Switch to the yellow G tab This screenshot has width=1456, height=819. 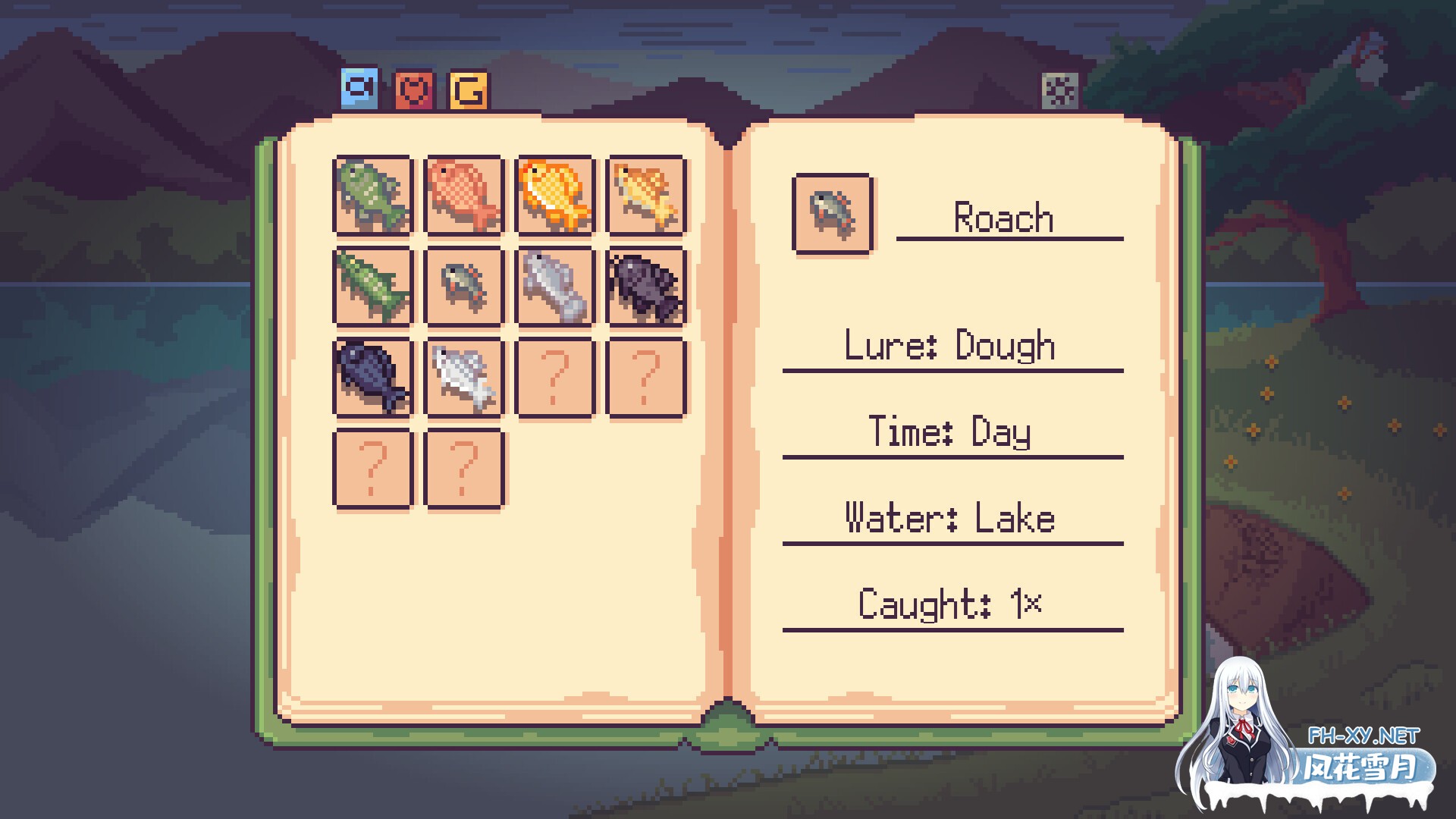[469, 91]
